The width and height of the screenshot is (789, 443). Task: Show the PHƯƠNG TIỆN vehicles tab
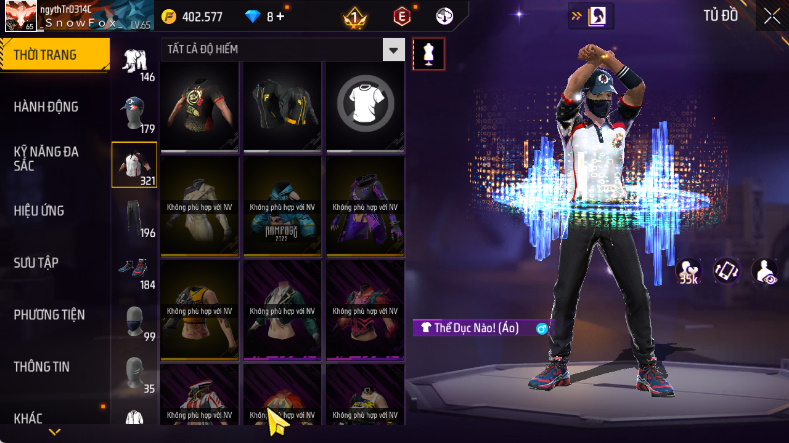click(x=49, y=315)
